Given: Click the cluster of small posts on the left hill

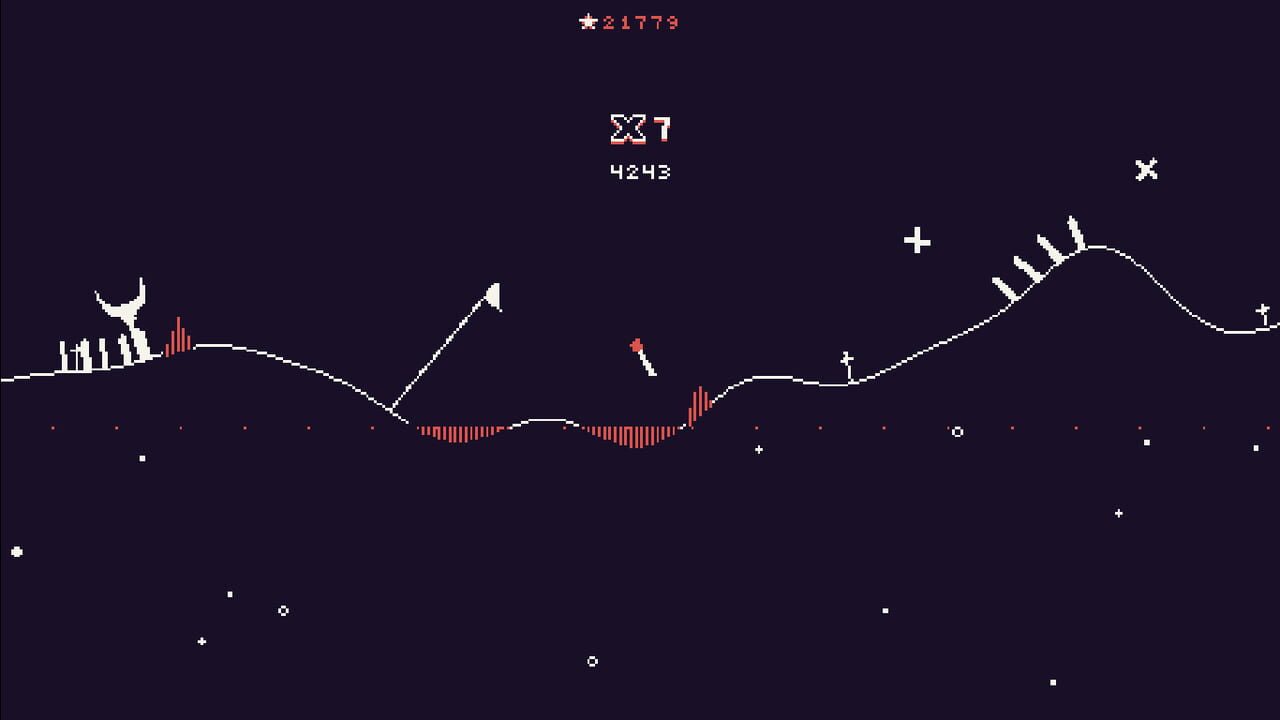Looking at the screenshot, I should point(90,355).
